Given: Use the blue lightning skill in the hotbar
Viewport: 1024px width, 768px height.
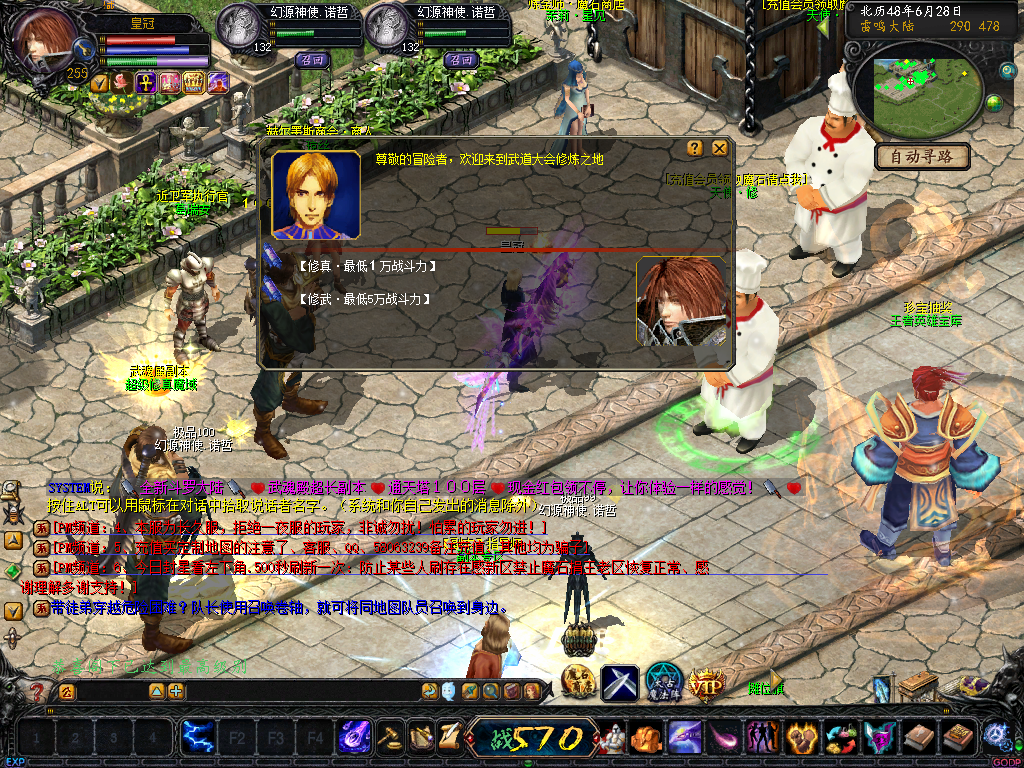Looking at the screenshot, I should (x=196, y=738).
